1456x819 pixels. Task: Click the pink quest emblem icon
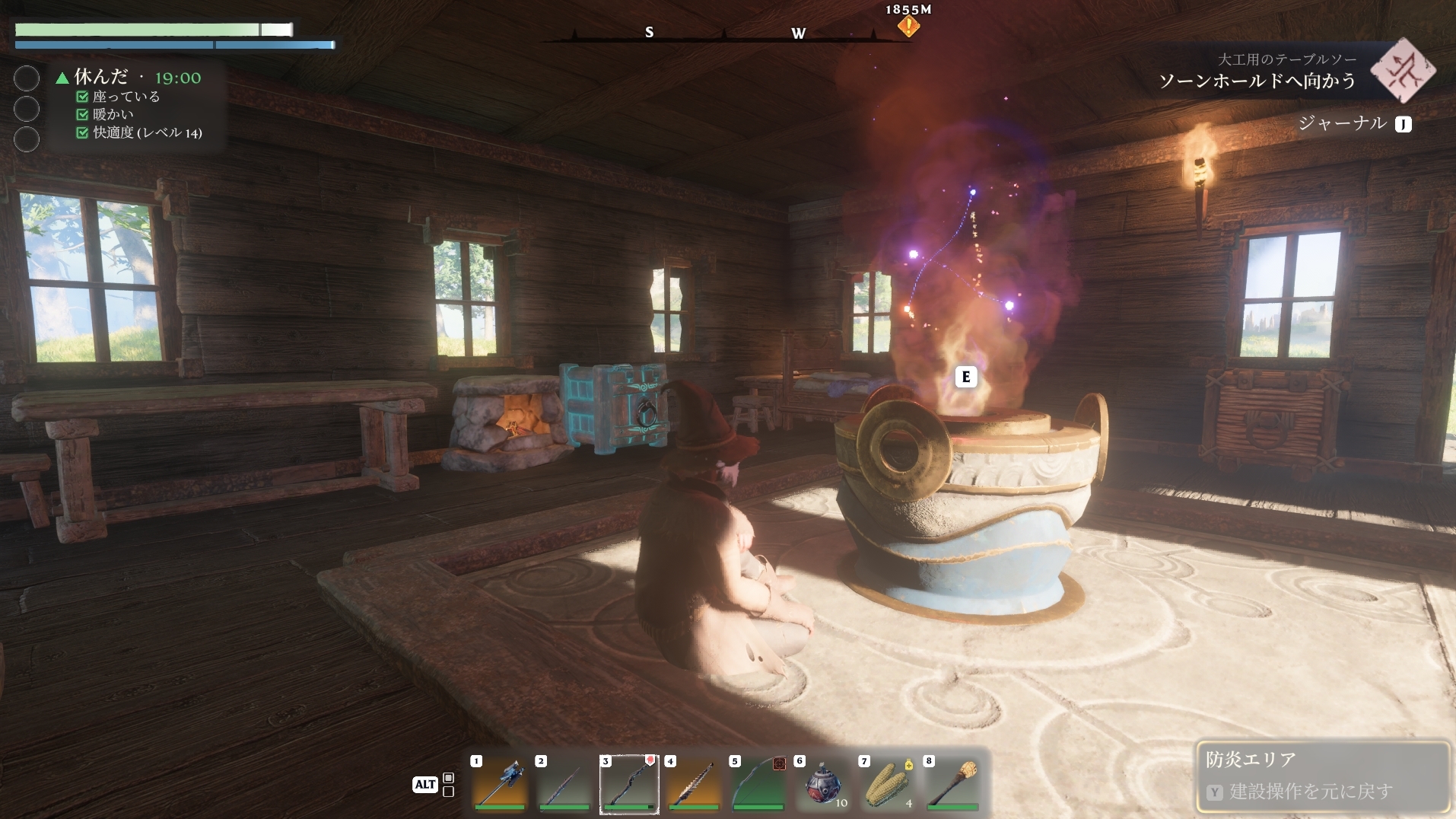[1403, 71]
